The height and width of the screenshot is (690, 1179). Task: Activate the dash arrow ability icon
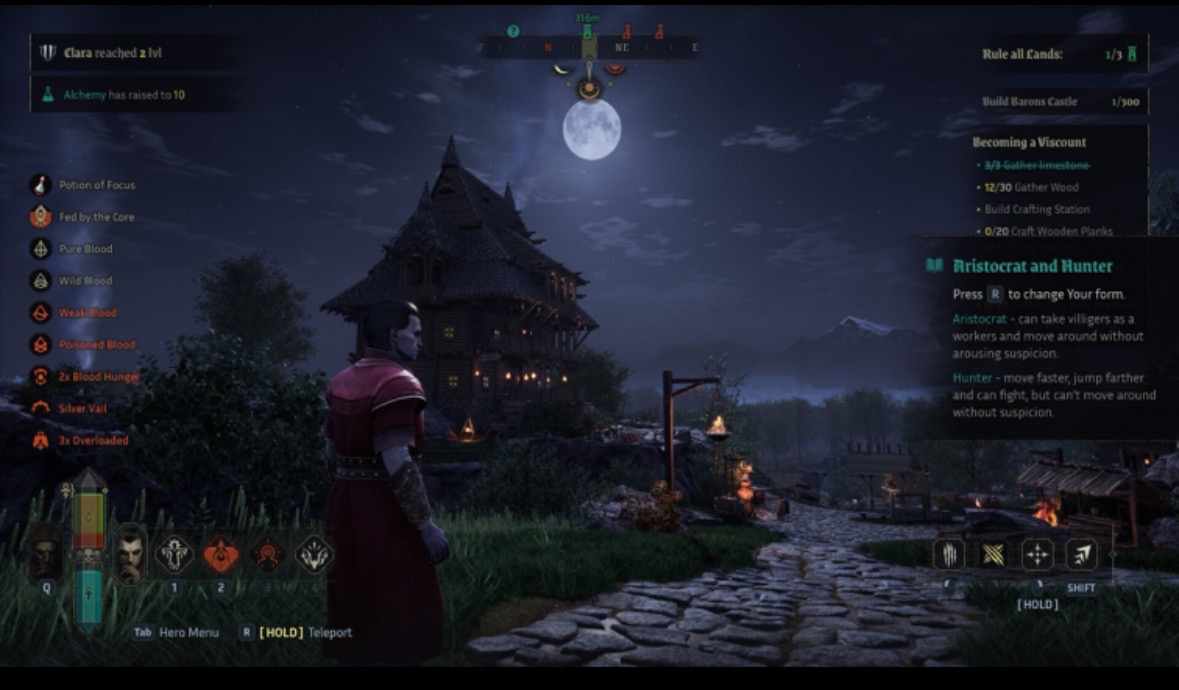1081,554
